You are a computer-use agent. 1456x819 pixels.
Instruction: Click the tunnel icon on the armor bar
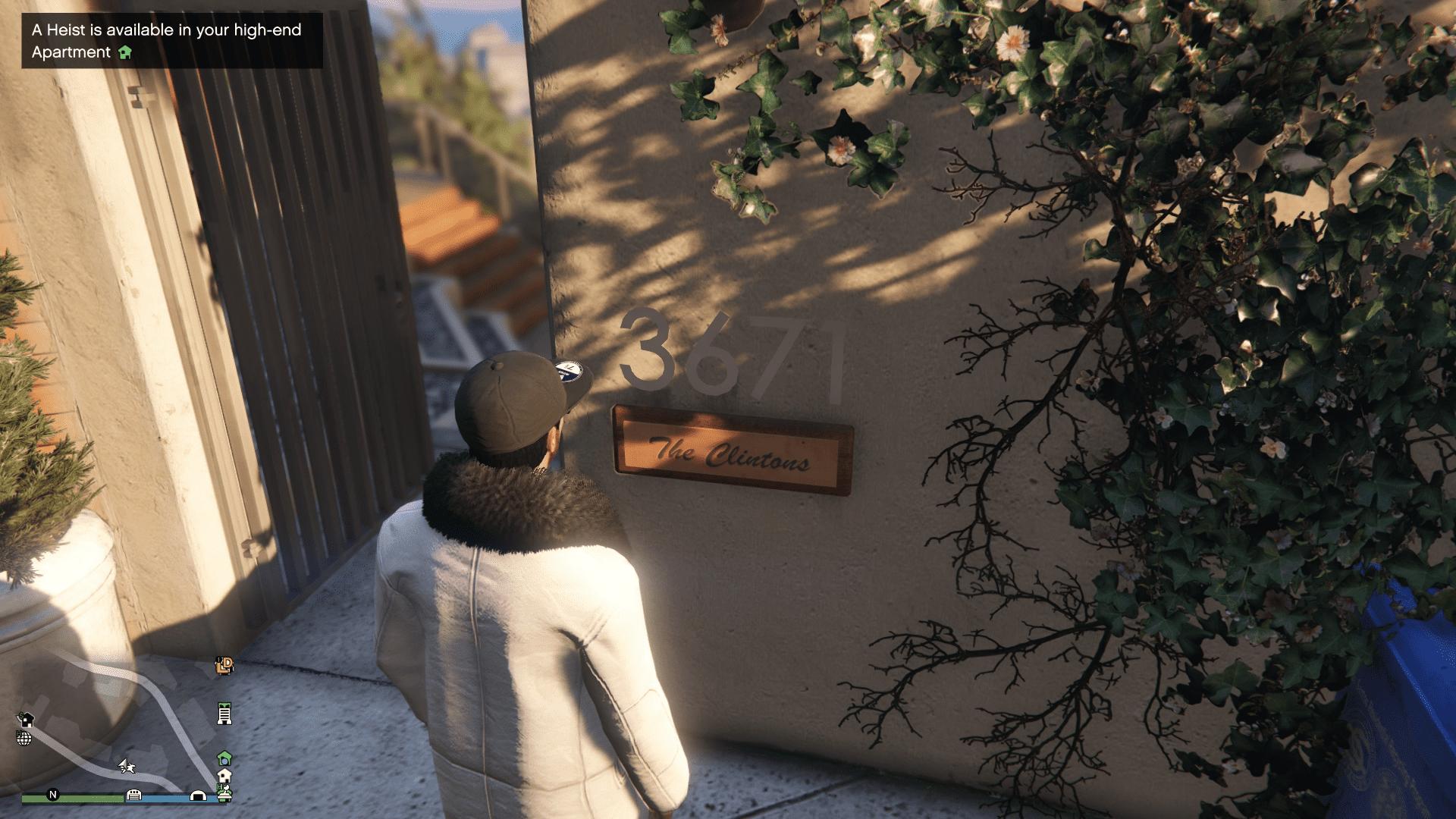click(x=199, y=795)
